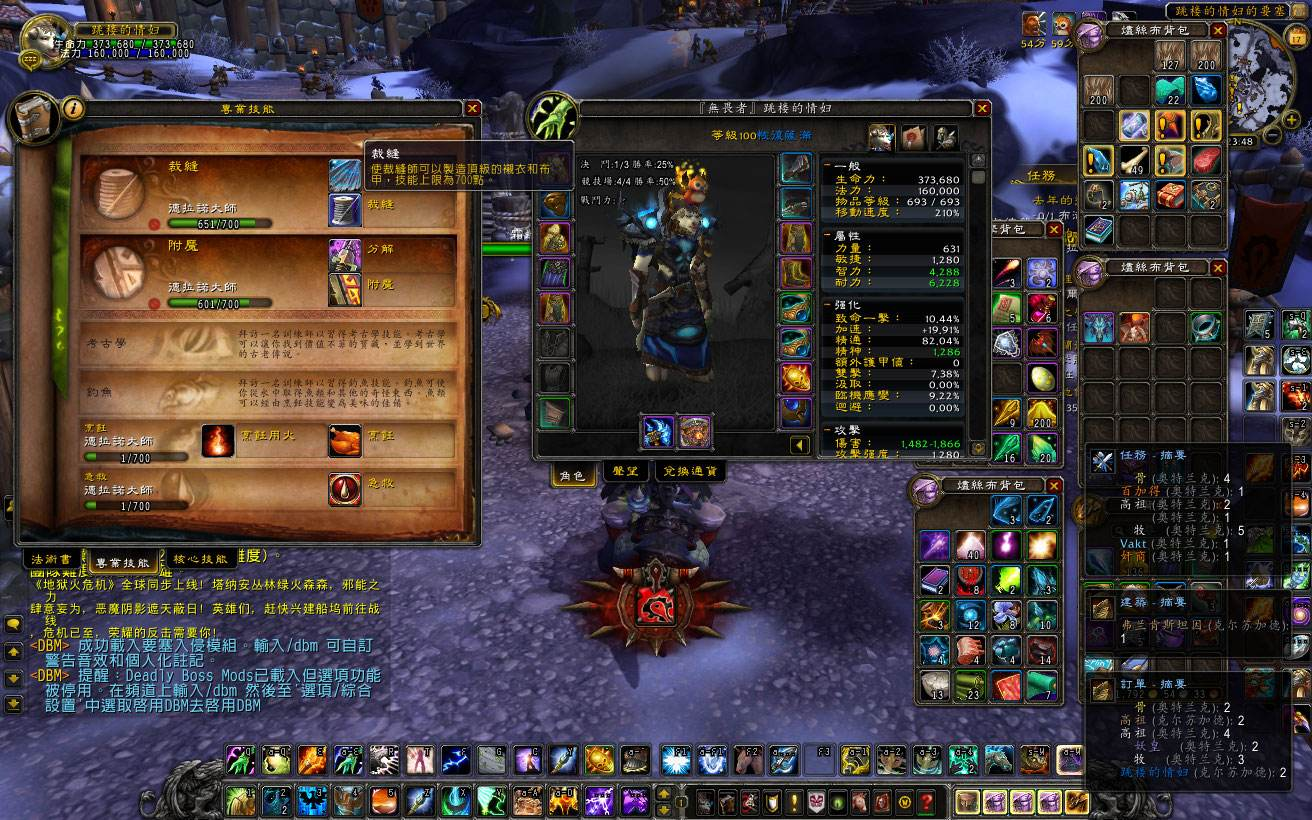Close the character info window

pos(982,108)
